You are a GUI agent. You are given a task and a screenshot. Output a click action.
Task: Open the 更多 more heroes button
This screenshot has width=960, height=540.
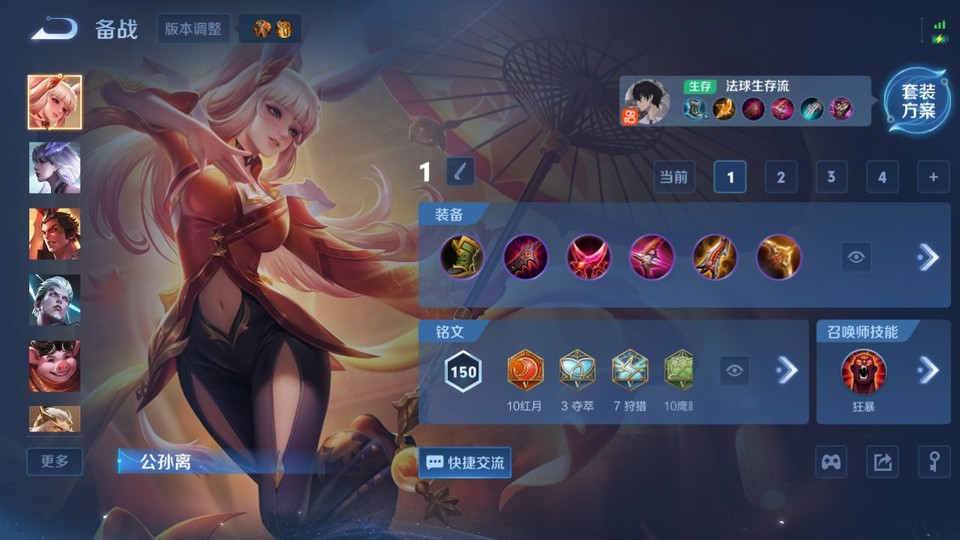tap(55, 461)
